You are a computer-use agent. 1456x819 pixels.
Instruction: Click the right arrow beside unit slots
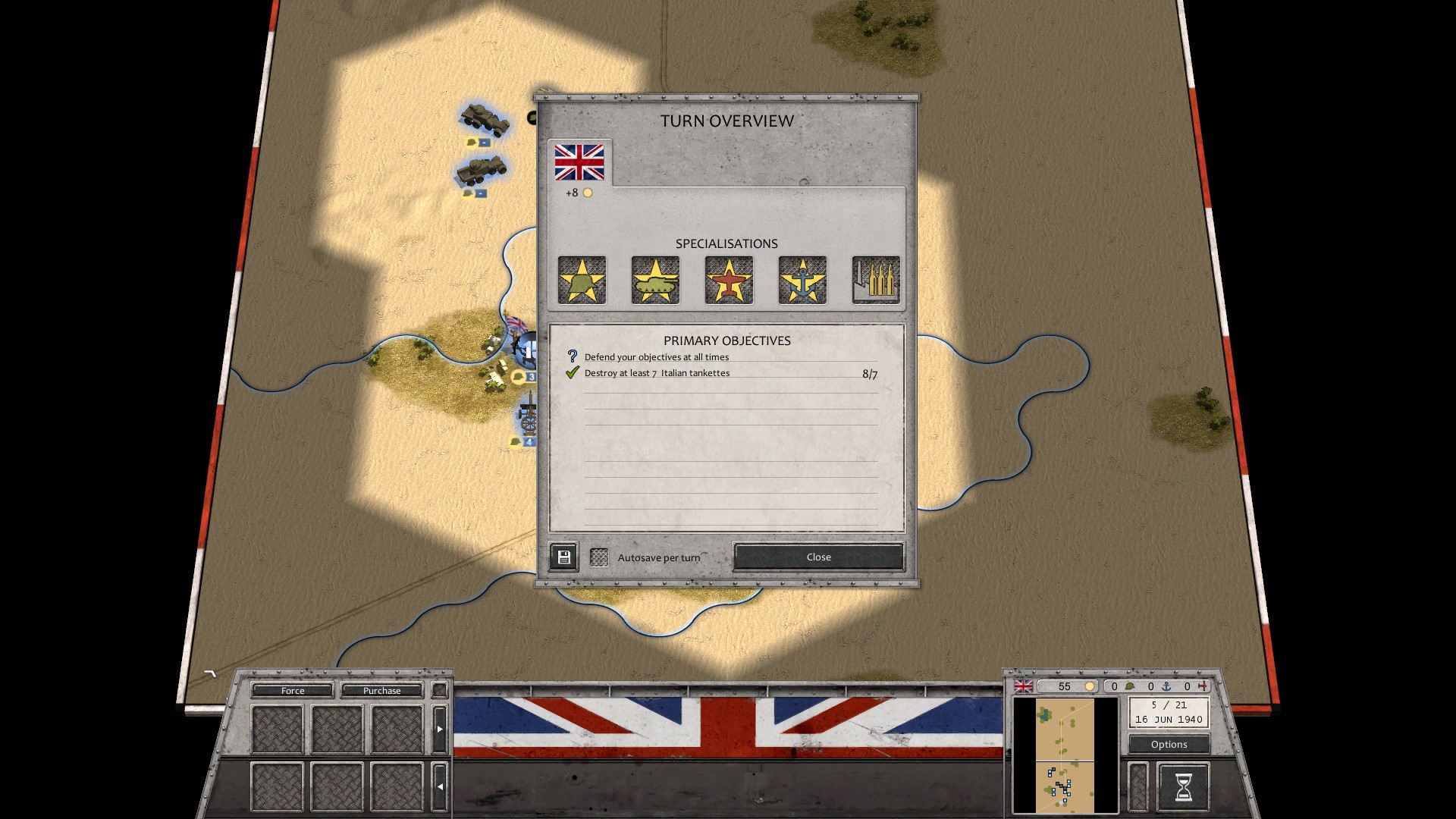tap(440, 729)
